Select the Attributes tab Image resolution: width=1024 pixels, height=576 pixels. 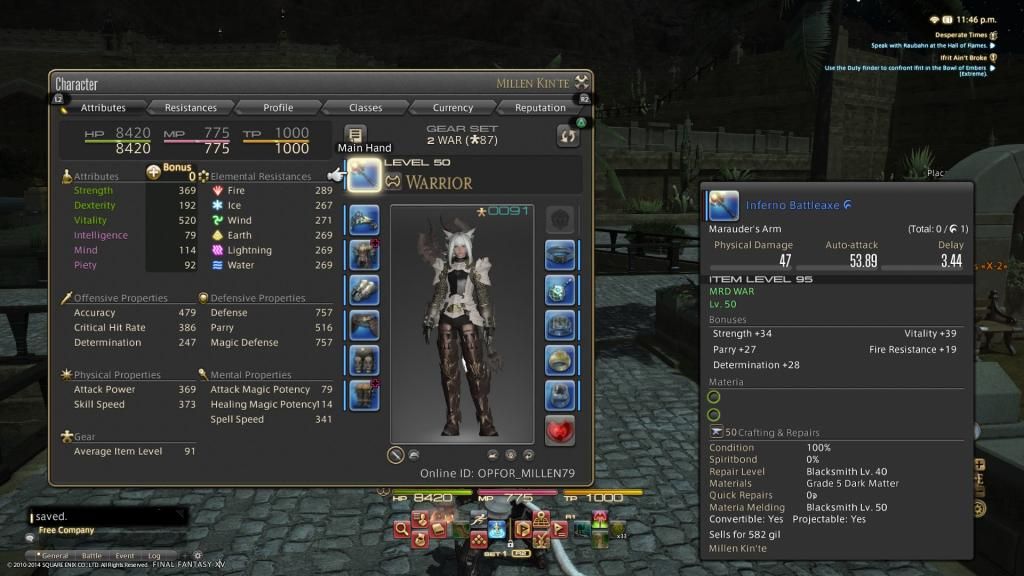[x=103, y=108]
